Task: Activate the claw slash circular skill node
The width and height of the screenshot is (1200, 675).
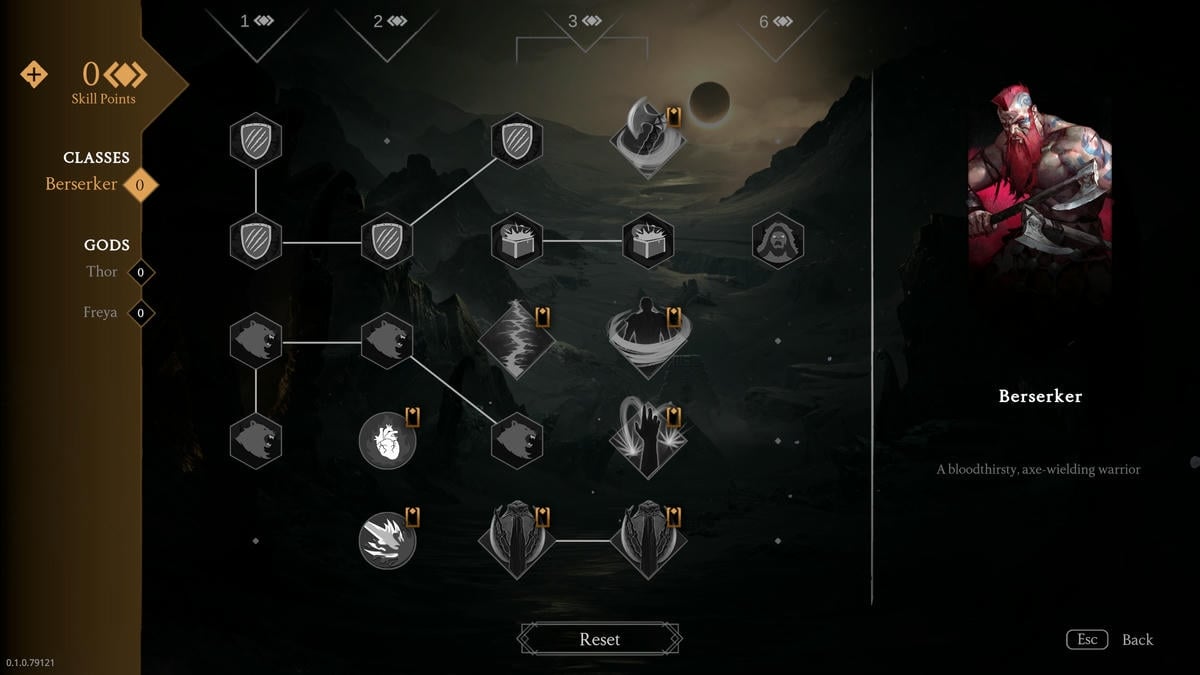Action: pos(387,540)
